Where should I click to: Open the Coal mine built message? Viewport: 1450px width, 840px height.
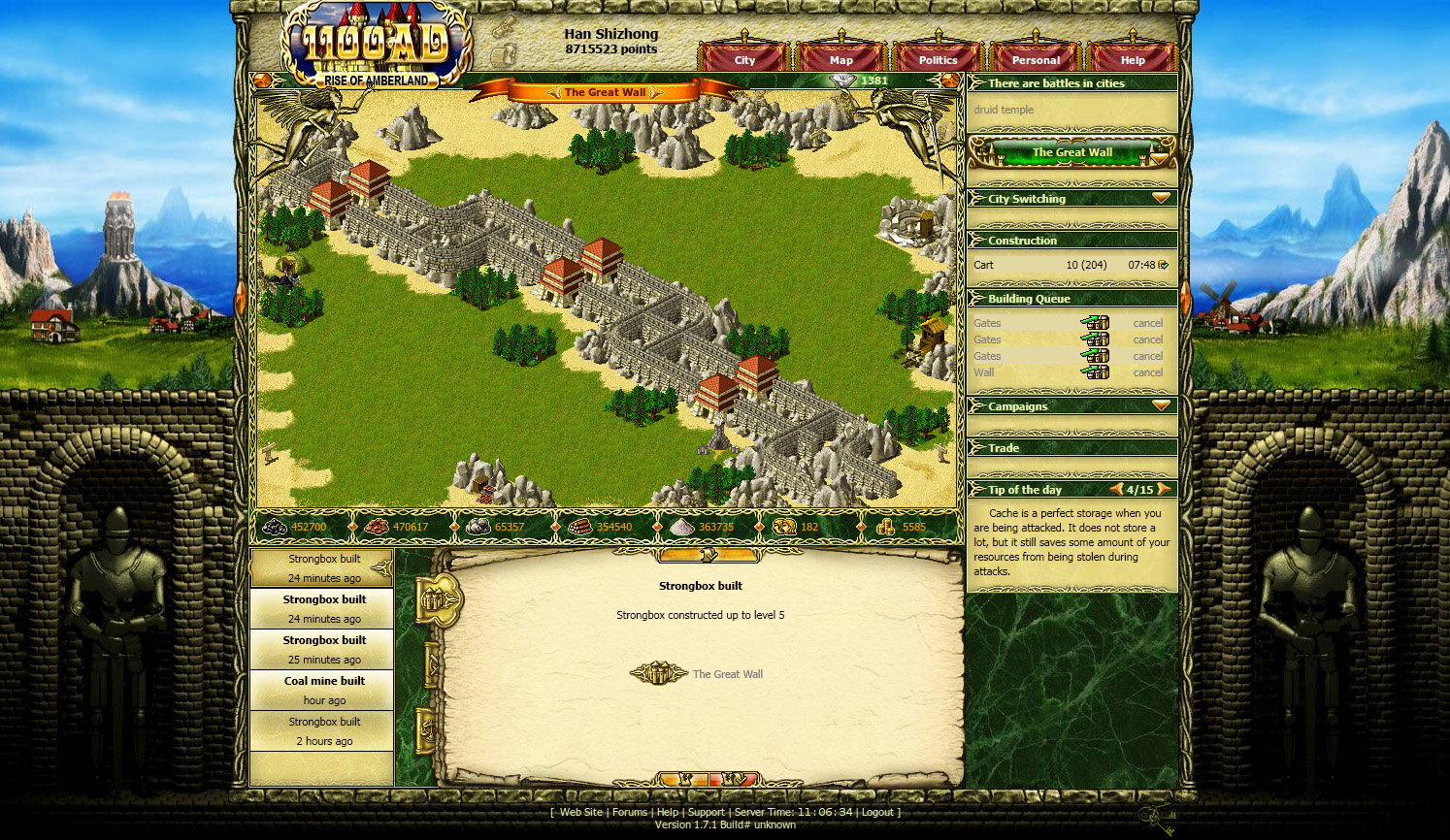(x=324, y=690)
